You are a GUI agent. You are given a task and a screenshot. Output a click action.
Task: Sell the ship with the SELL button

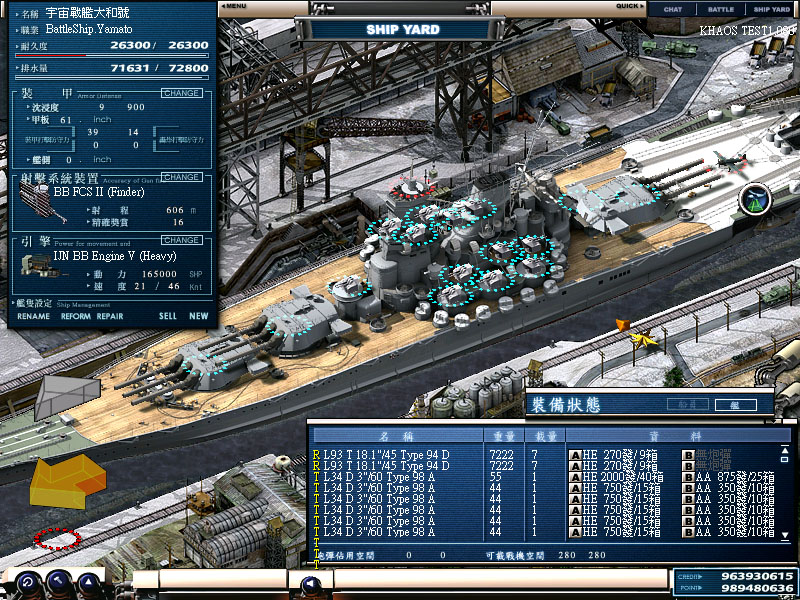click(x=167, y=316)
